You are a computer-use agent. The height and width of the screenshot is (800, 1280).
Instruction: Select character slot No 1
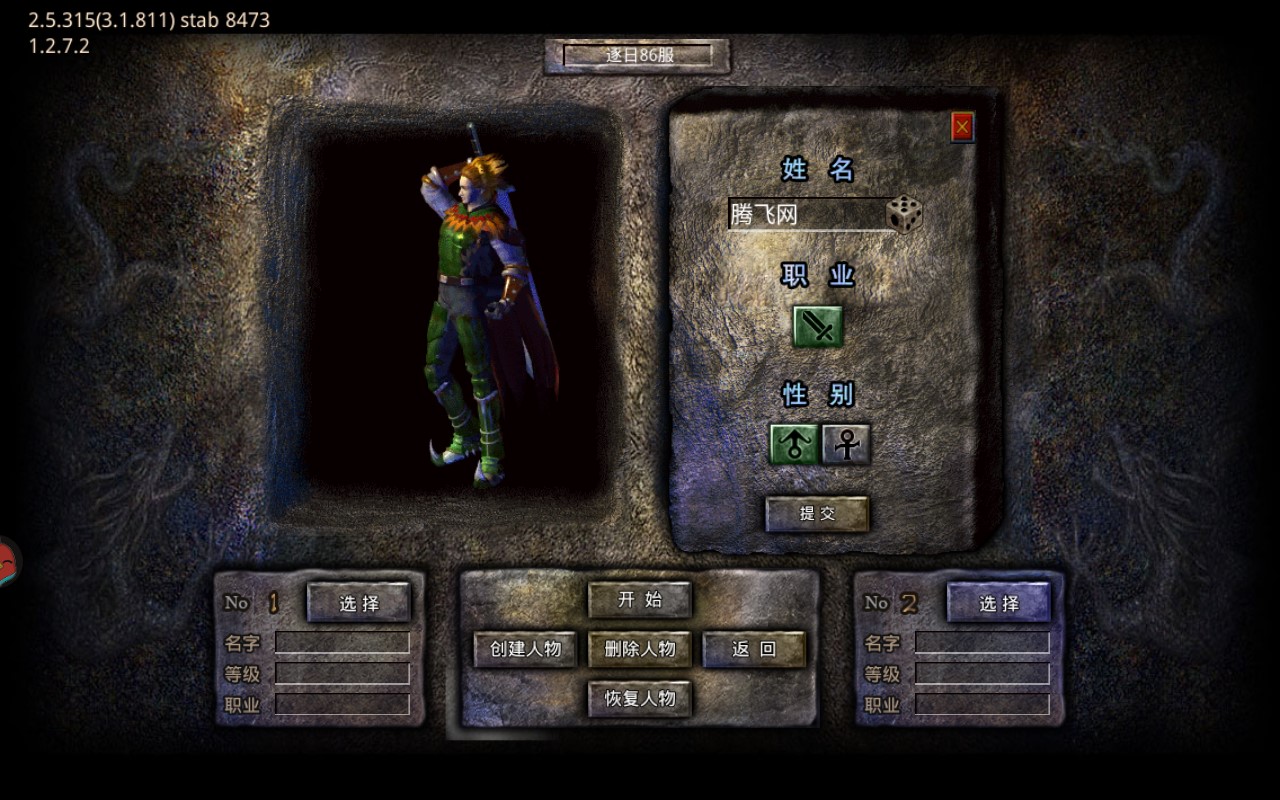359,603
